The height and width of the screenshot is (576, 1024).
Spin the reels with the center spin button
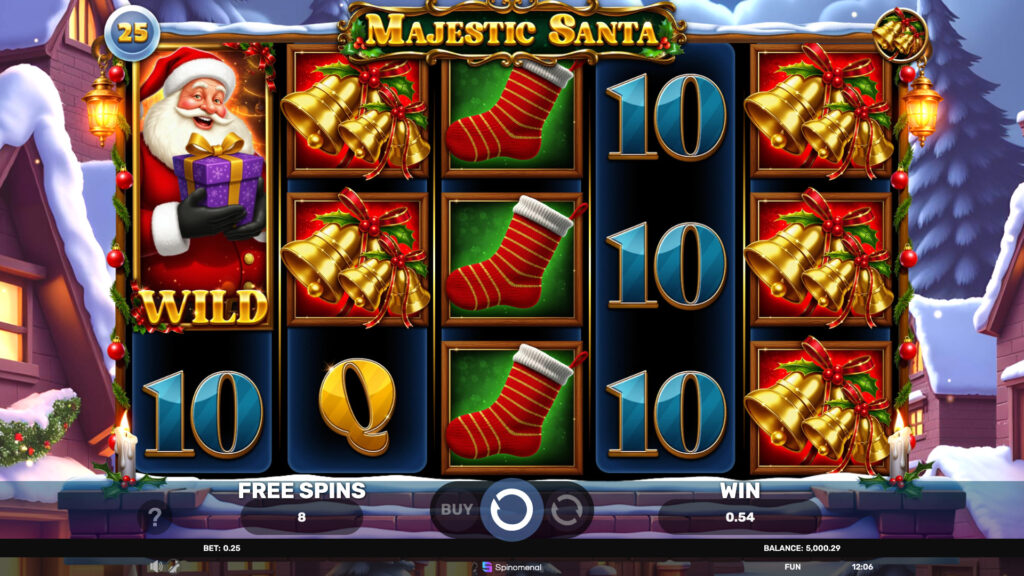pos(511,509)
